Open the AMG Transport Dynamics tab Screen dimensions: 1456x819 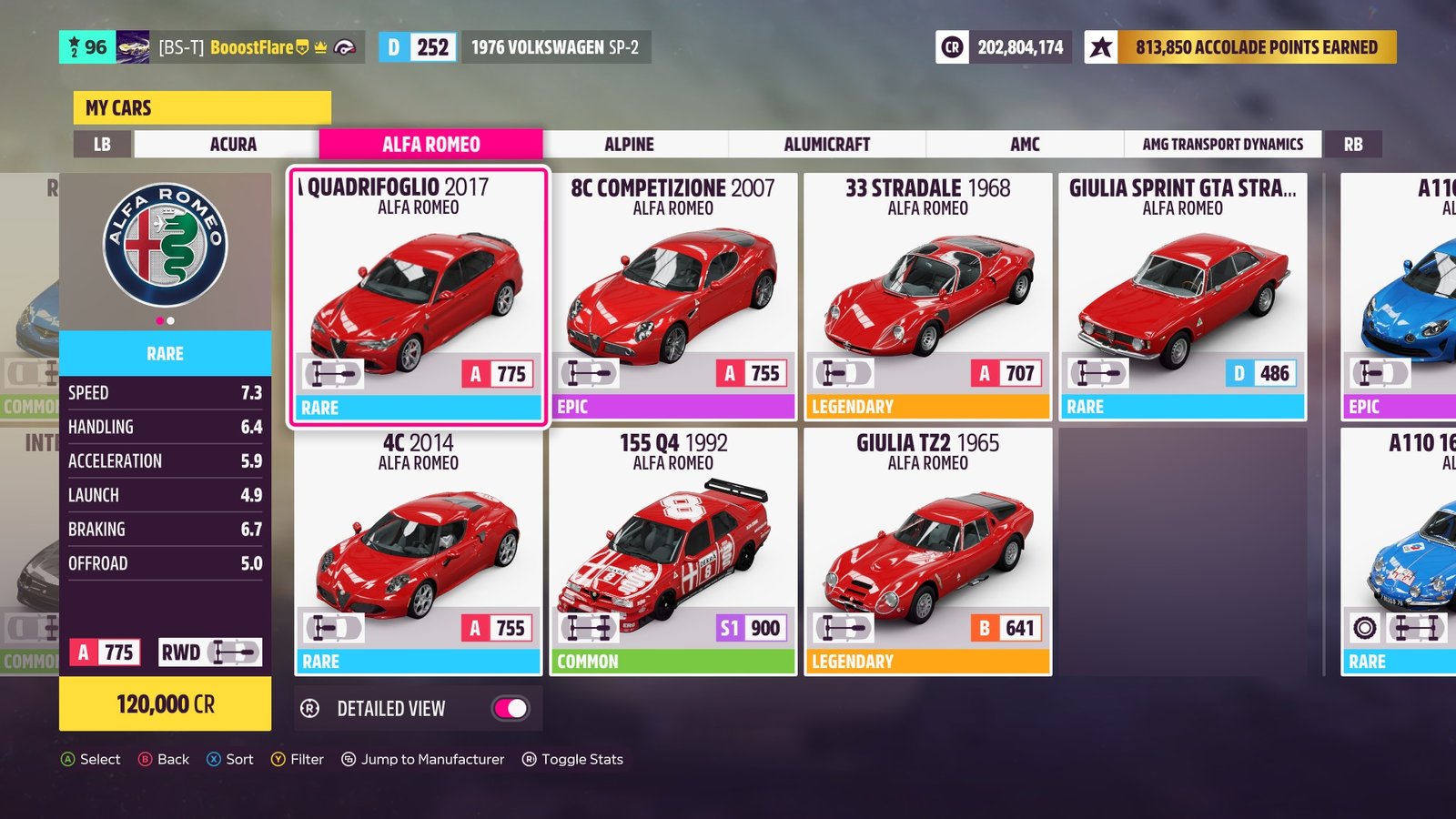point(1222,144)
